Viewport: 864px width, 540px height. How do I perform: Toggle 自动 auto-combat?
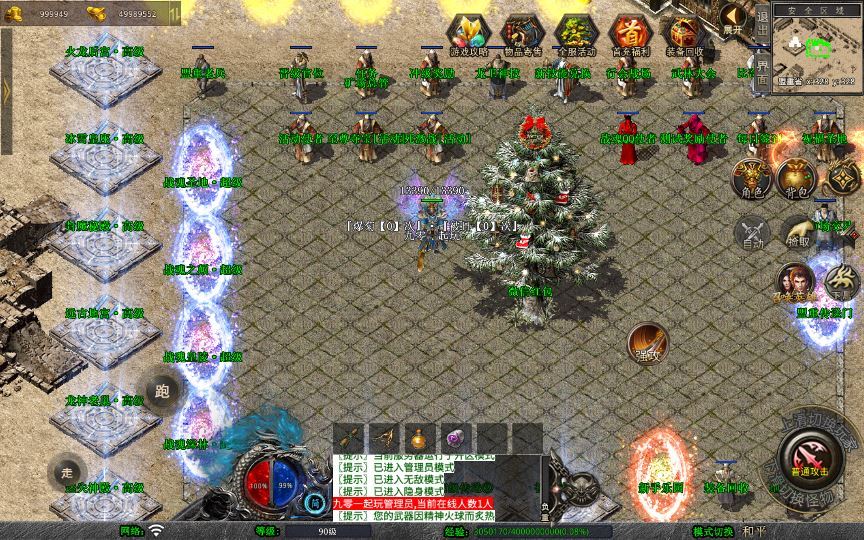click(751, 232)
